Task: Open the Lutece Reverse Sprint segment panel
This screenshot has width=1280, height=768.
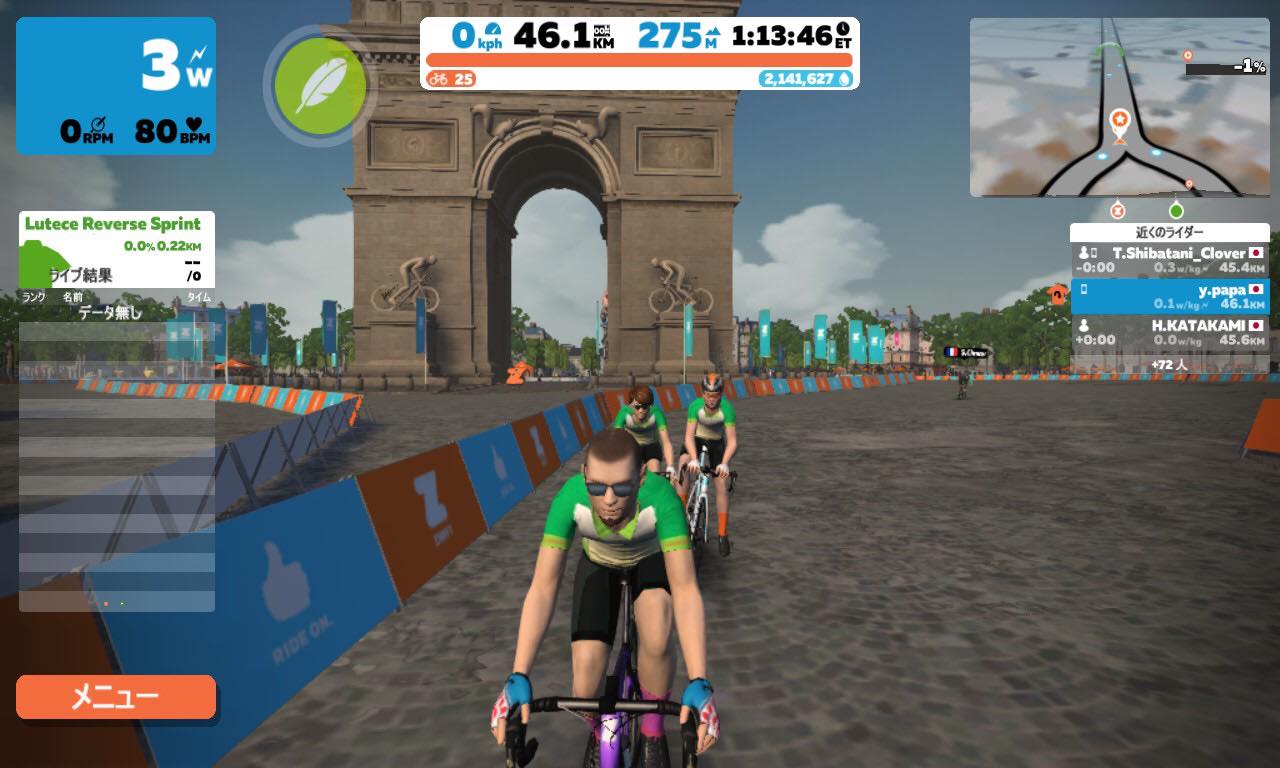Action: point(116,248)
